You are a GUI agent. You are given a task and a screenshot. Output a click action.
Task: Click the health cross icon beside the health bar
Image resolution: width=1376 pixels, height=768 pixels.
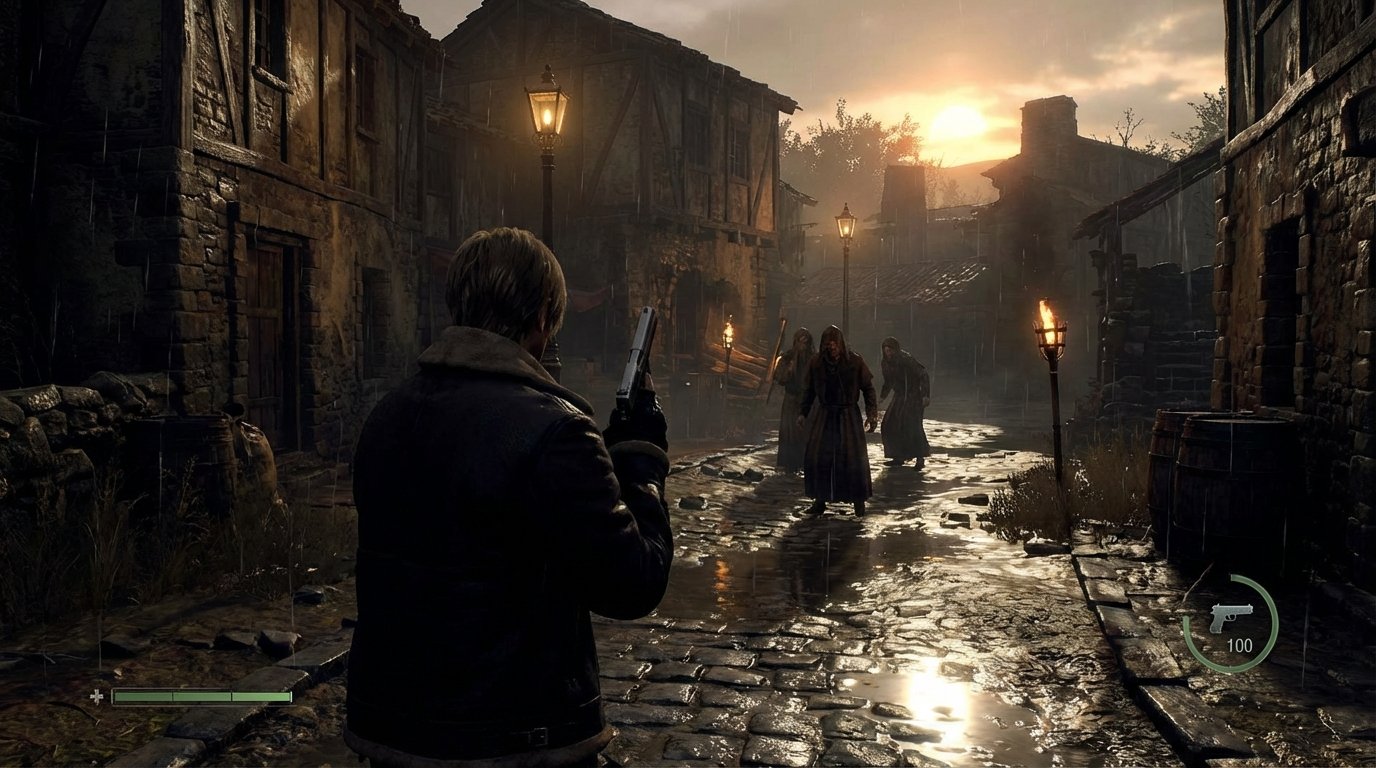click(x=96, y=696)
